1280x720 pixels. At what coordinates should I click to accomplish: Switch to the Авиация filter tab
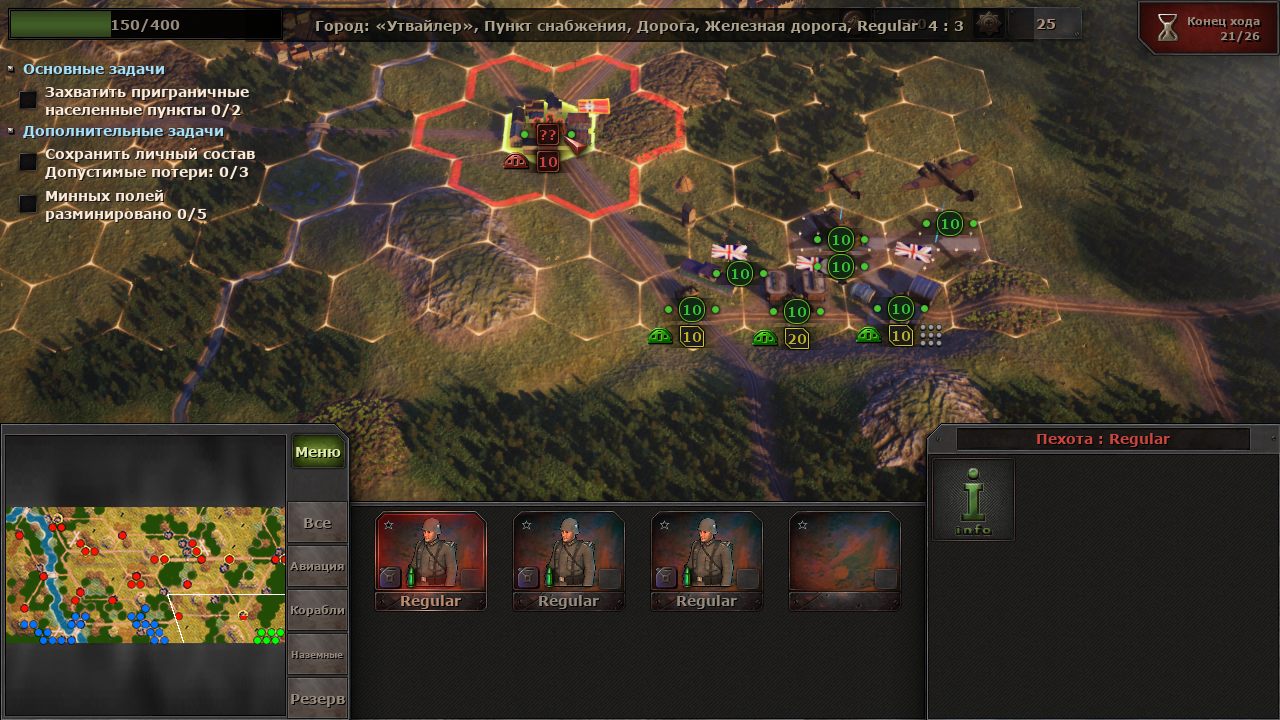tap(317, 566)
